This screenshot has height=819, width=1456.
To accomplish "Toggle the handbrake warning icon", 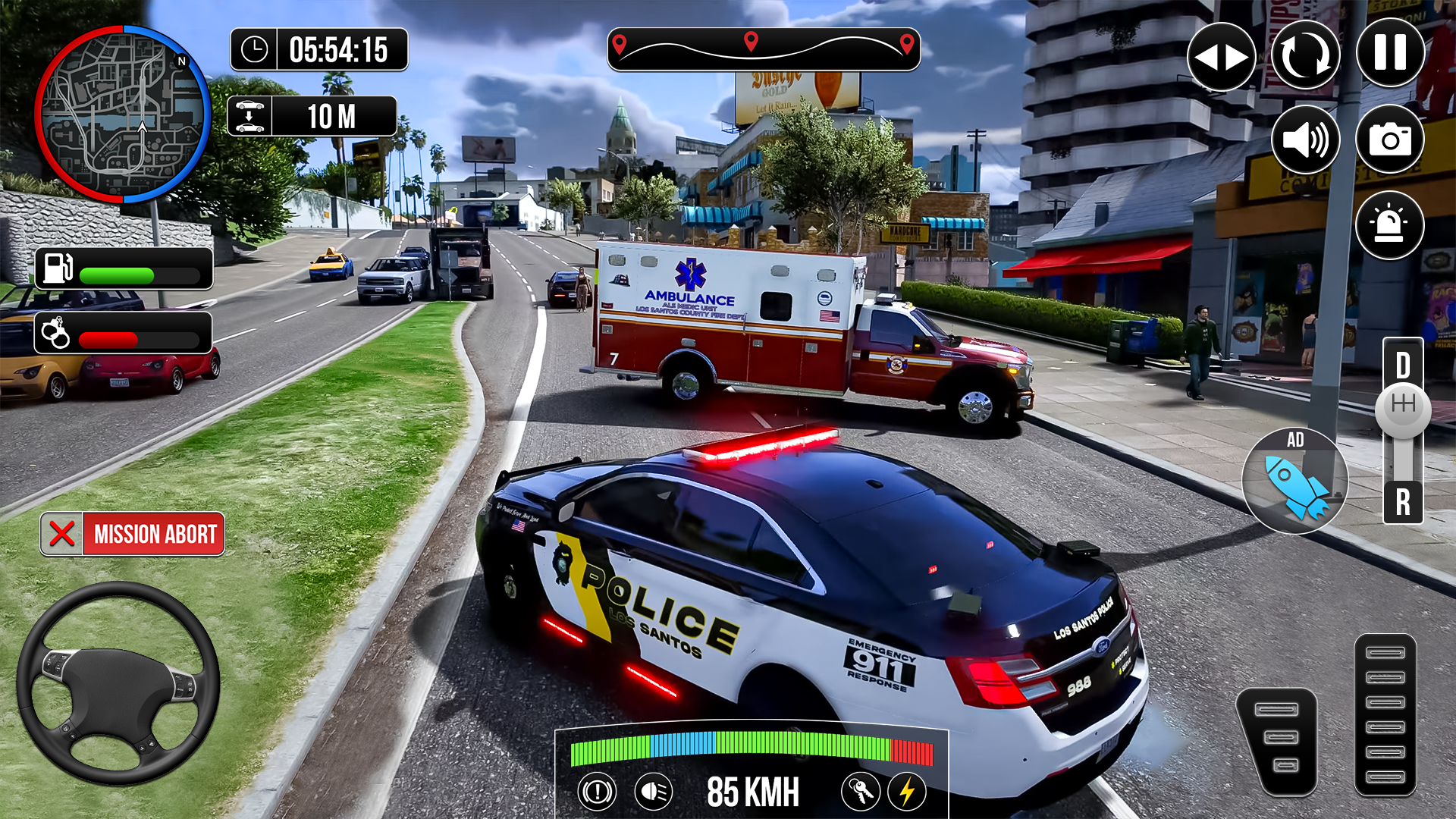I will pos(598,789).
